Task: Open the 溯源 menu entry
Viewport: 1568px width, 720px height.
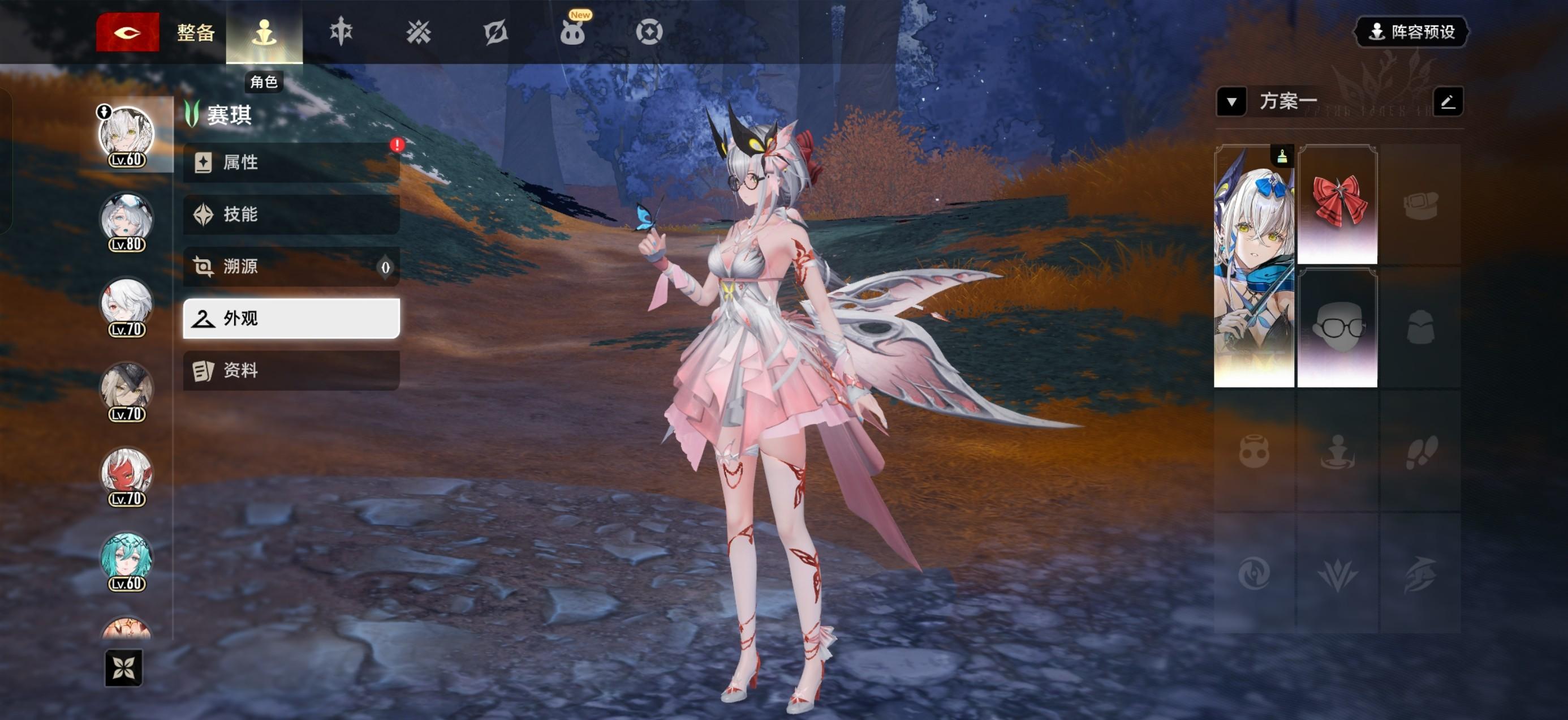Action: pyautogui.click(x=291, y=266)
